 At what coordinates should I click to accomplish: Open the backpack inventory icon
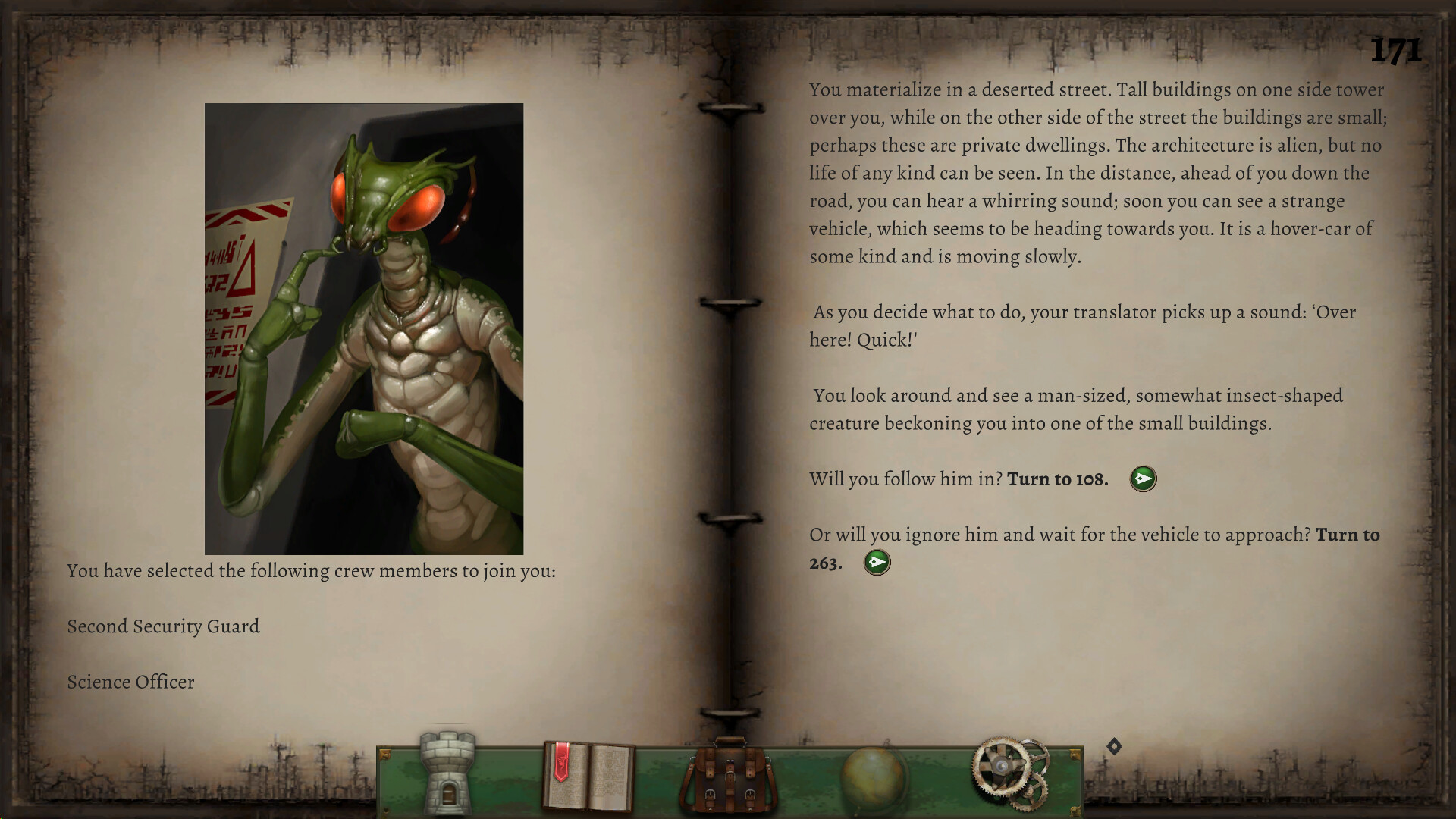[x=730, y=775]
